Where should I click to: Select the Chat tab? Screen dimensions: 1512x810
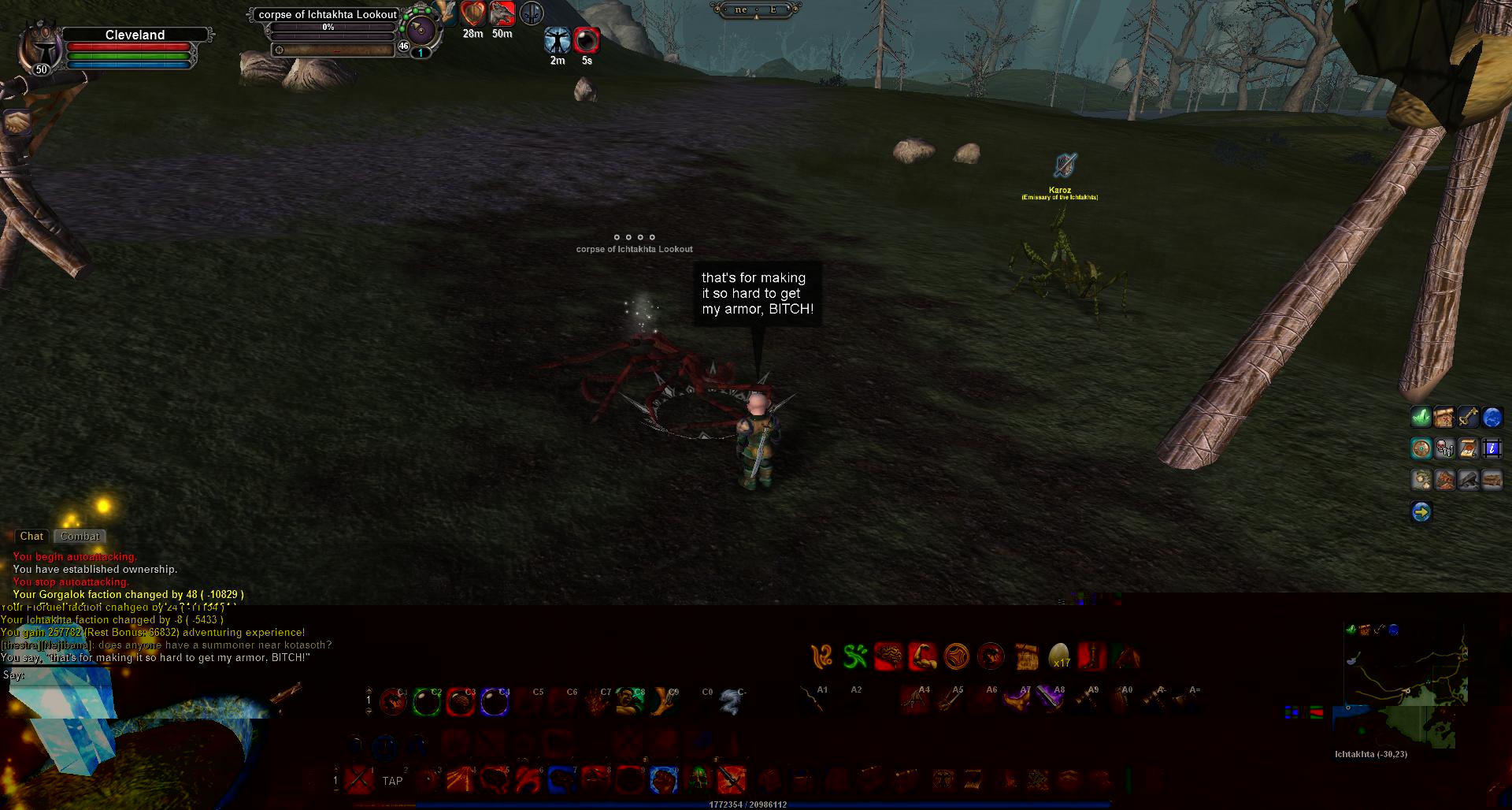click(x=31, y=537)
